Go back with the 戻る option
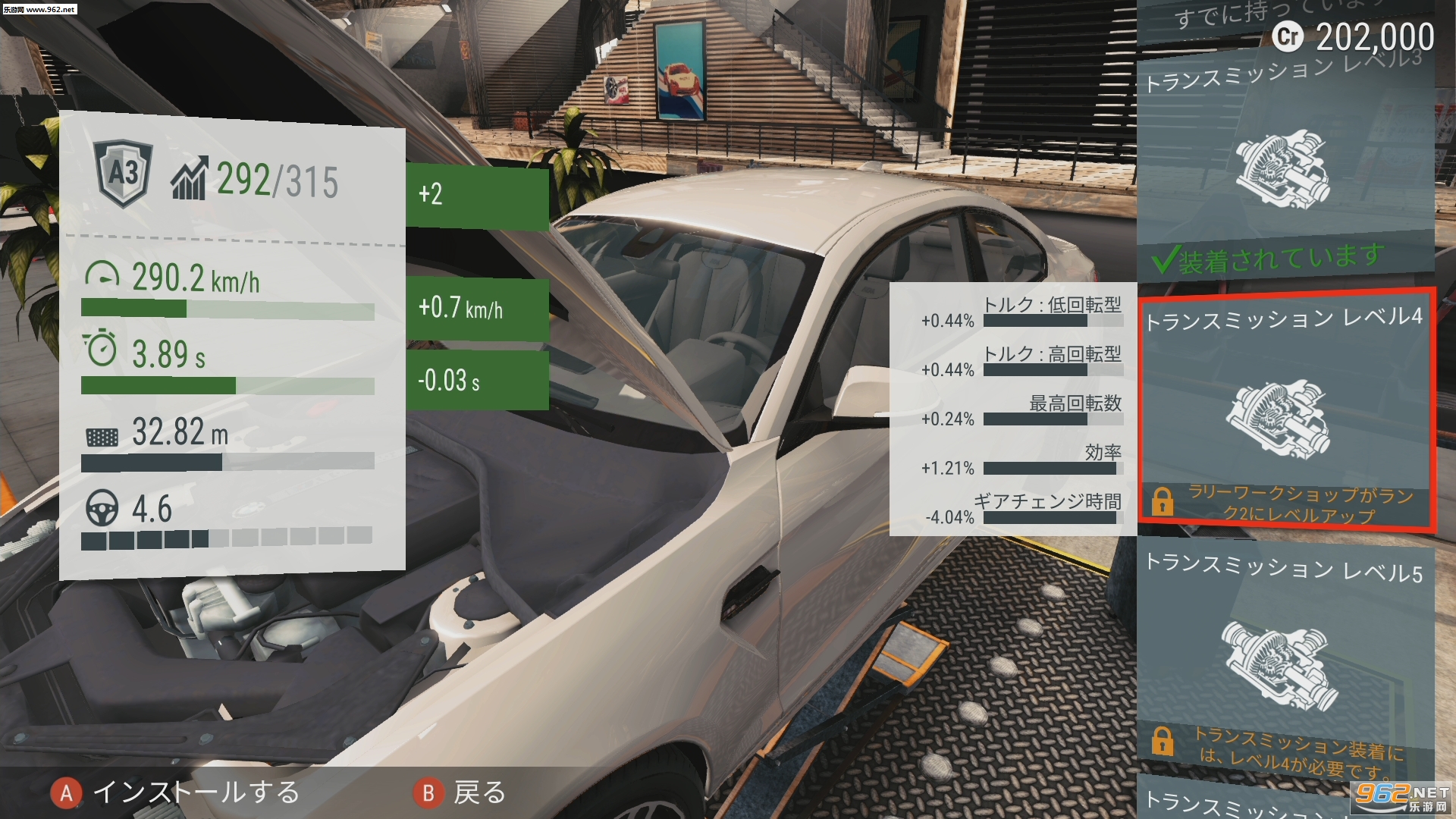 pos(460,793)
